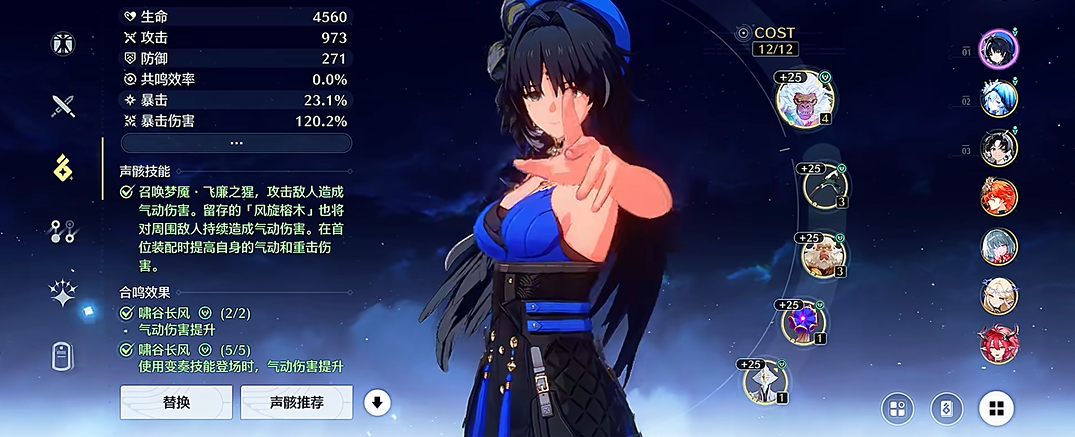The width and height of the screenshot is (1075, 437).
Task: Expand stats with the three-dot bar
Action: point(236,142)
